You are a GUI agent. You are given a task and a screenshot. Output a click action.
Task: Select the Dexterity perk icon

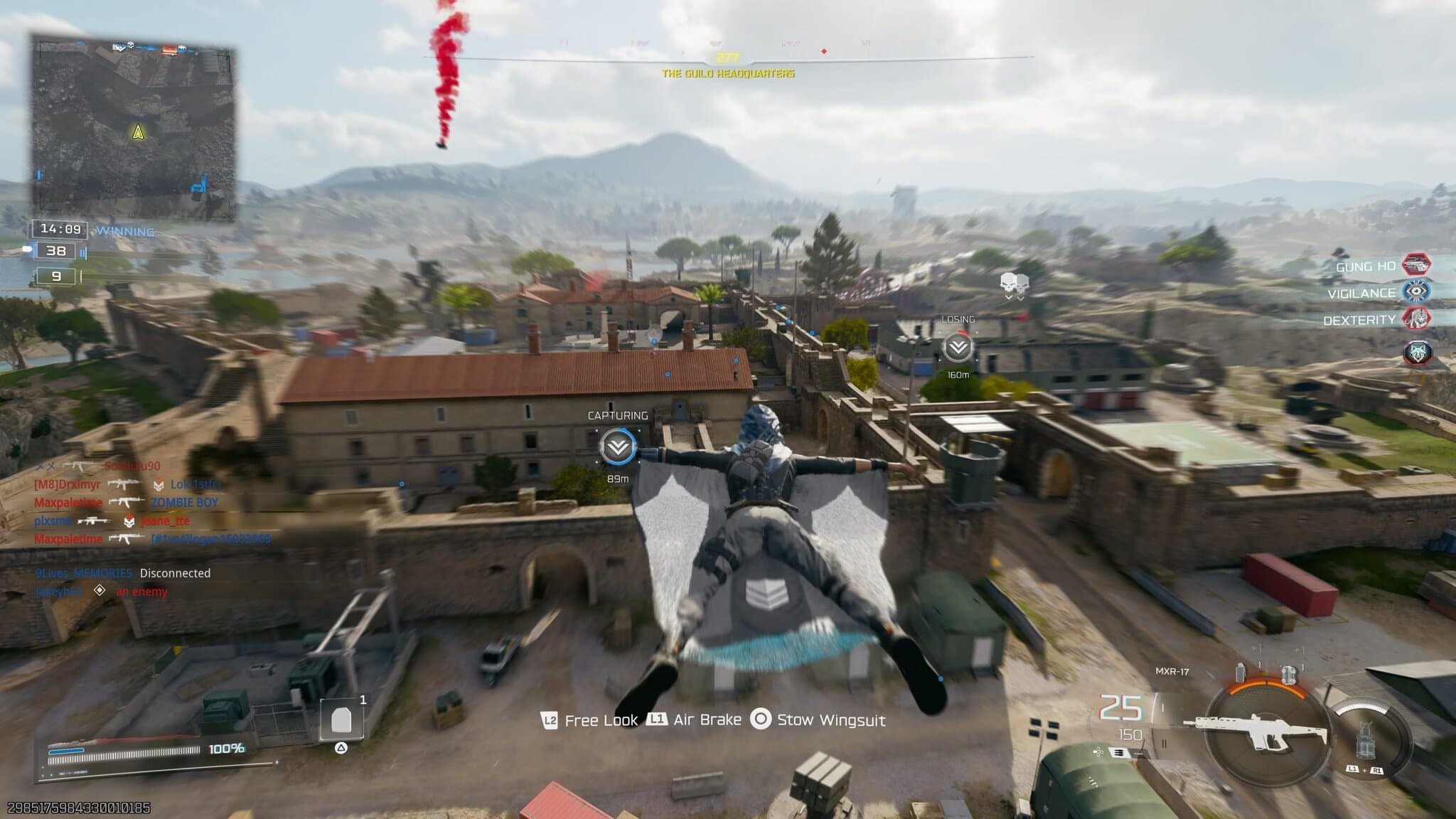1415,318
